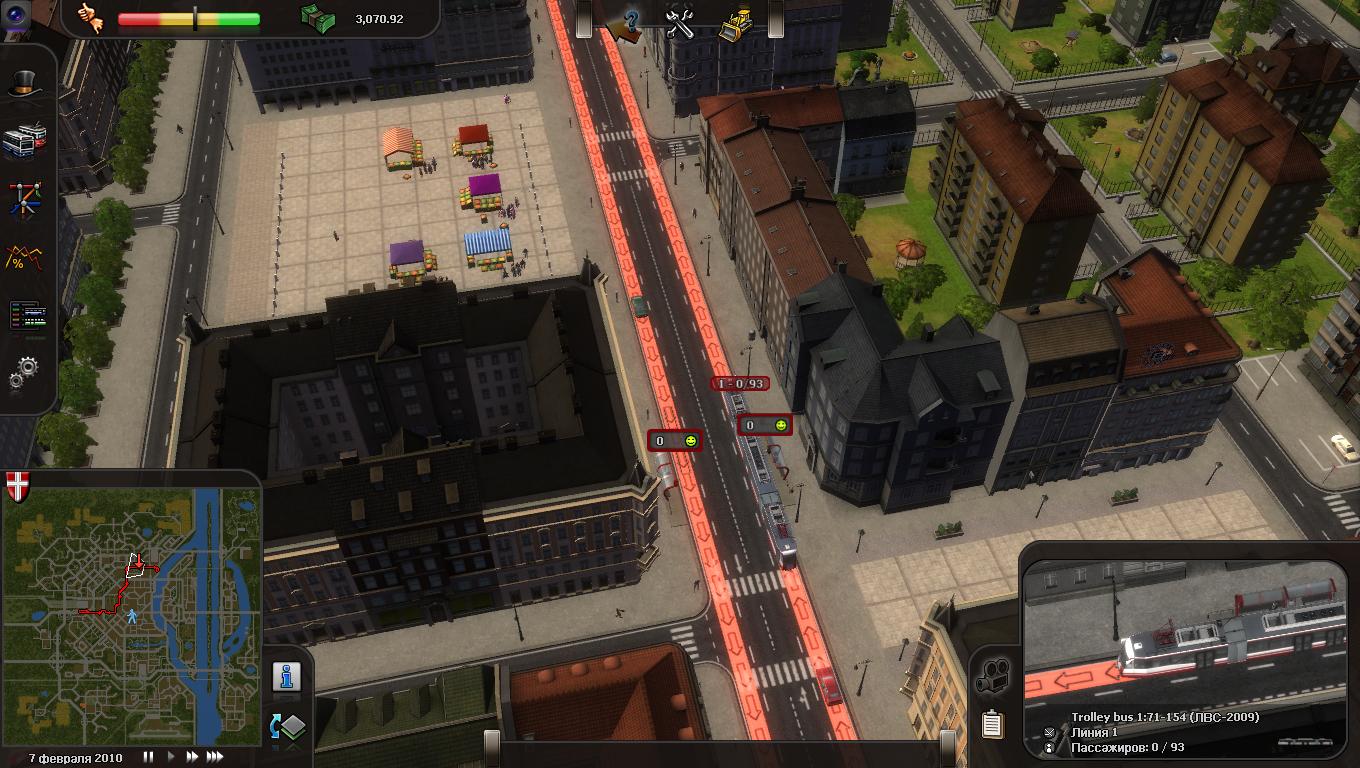
Task: Open the gears settings menu
Action: coord(23,373)
